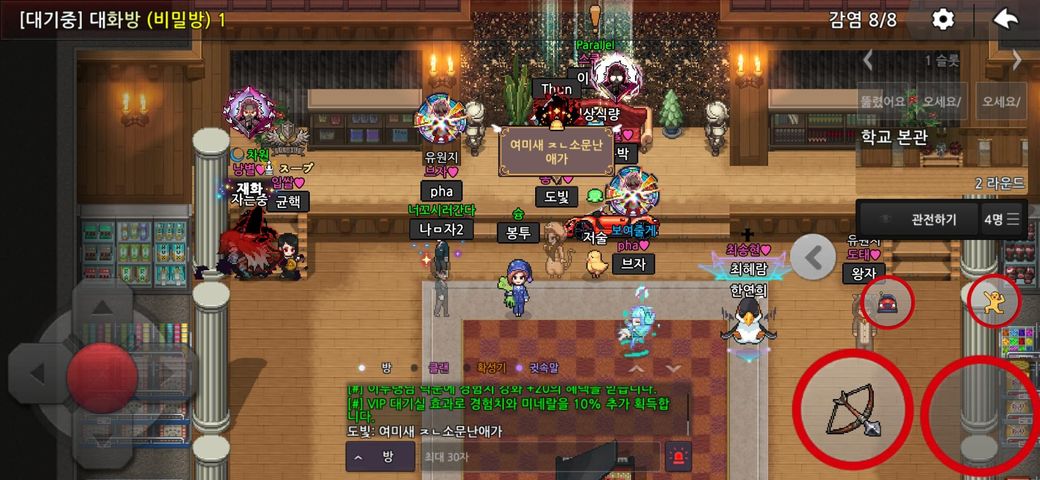
Task: Fire the bow attack button
Action: [852, 408]
